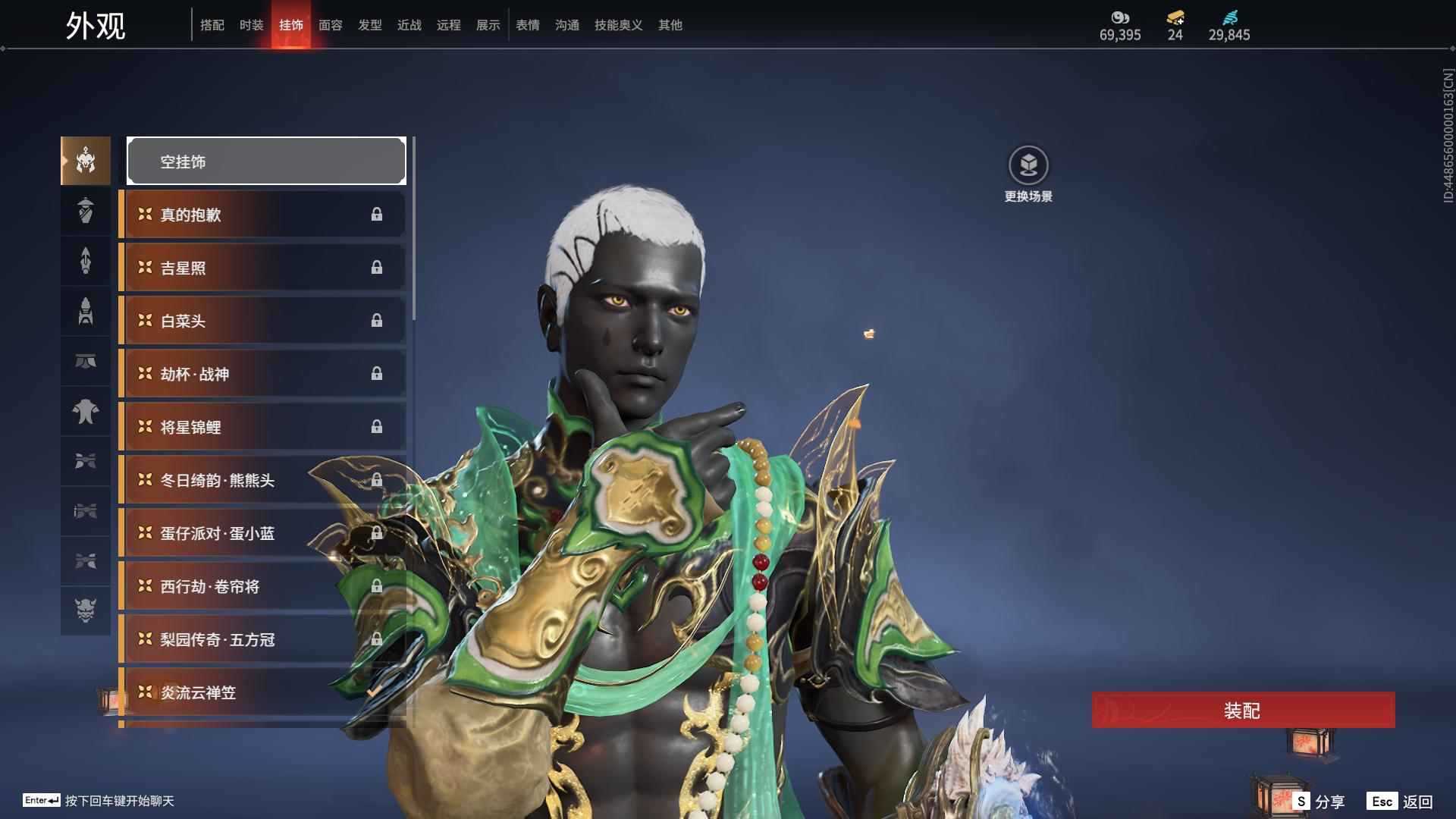Click the red 装配 equip button

pyautogui.click(x=1243, y=711)
